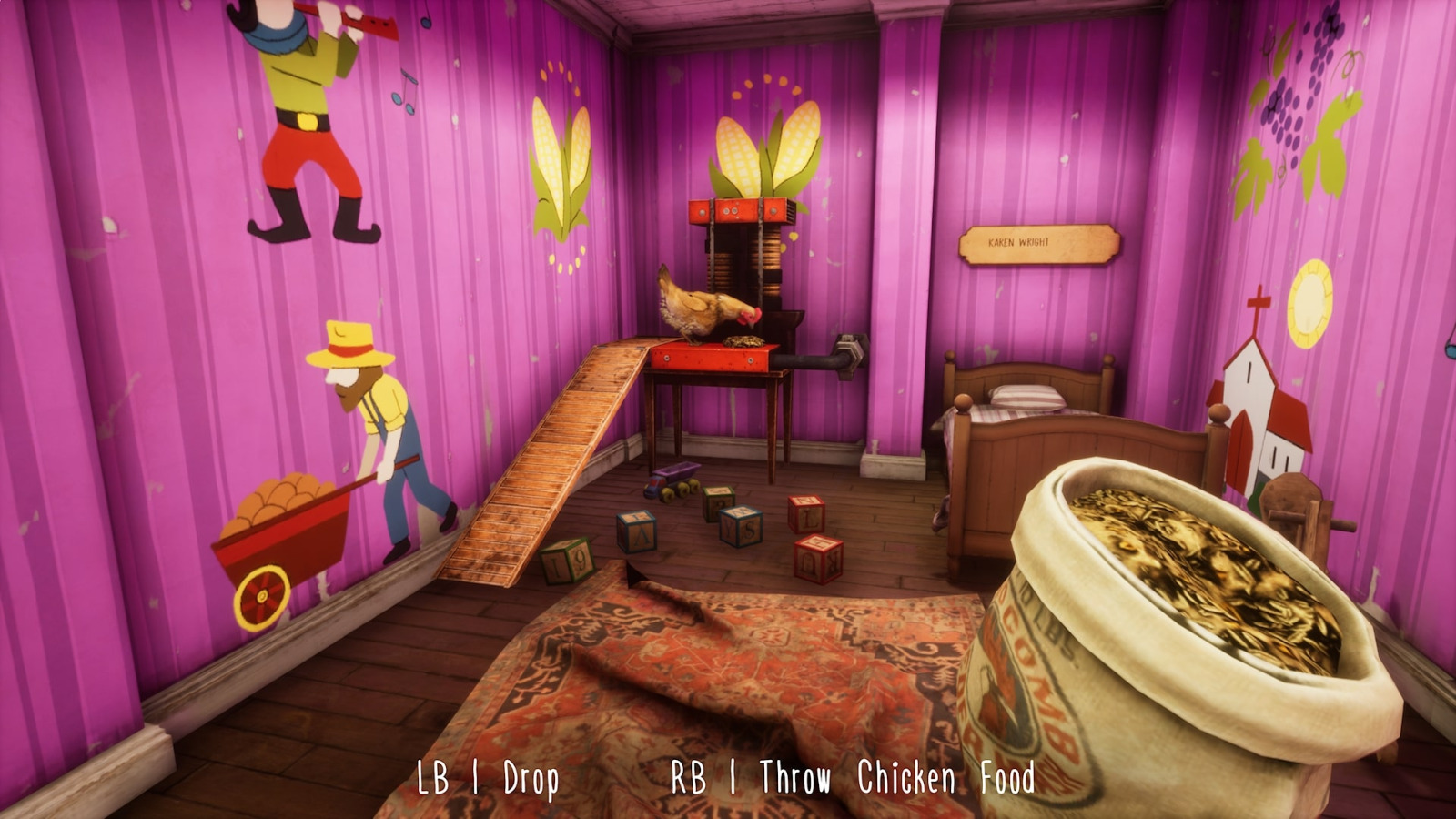Click the green block near the ramp
Screen dimensions: 1456x819
[x=569, y=560]
